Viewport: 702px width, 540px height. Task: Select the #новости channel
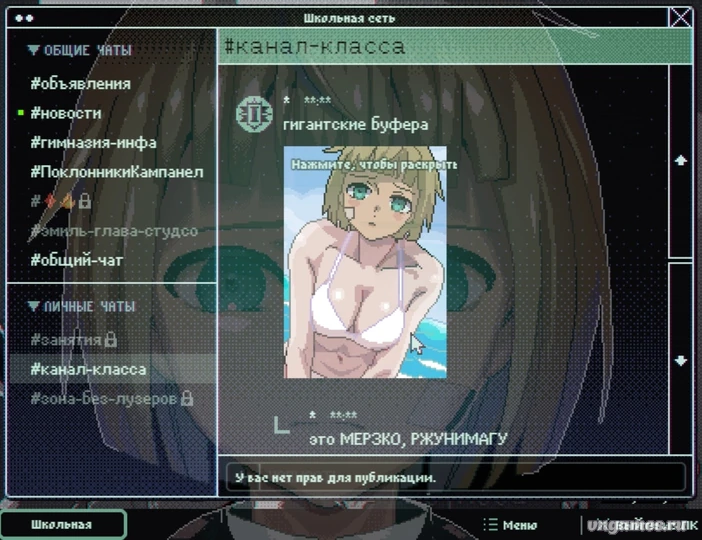click(66, 113)
